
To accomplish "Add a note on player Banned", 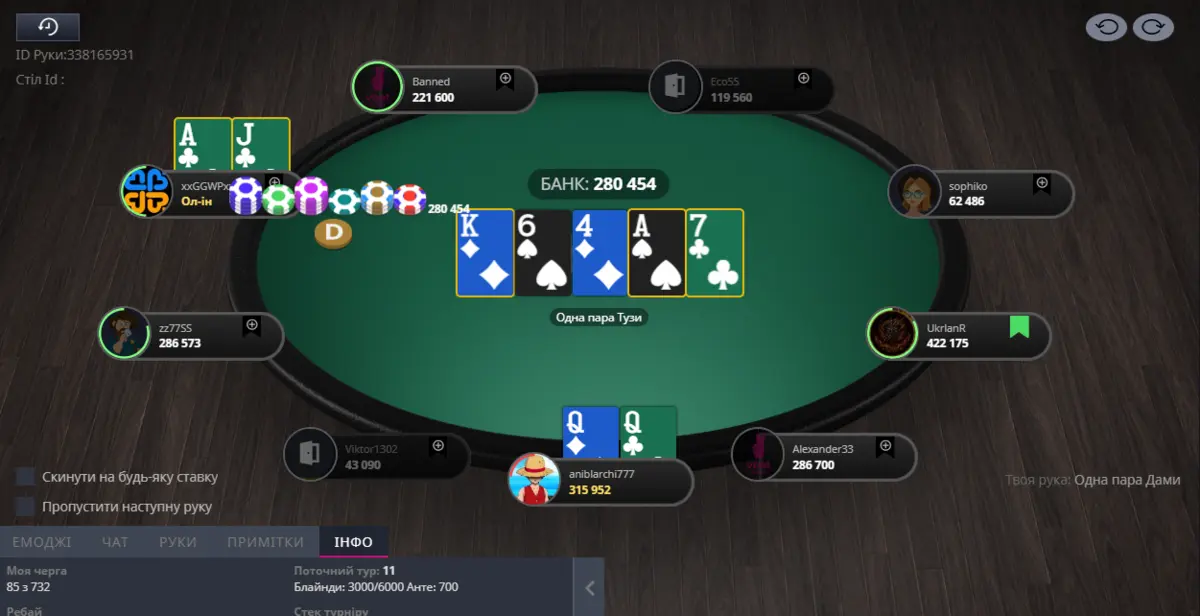I will coord(505,79).
